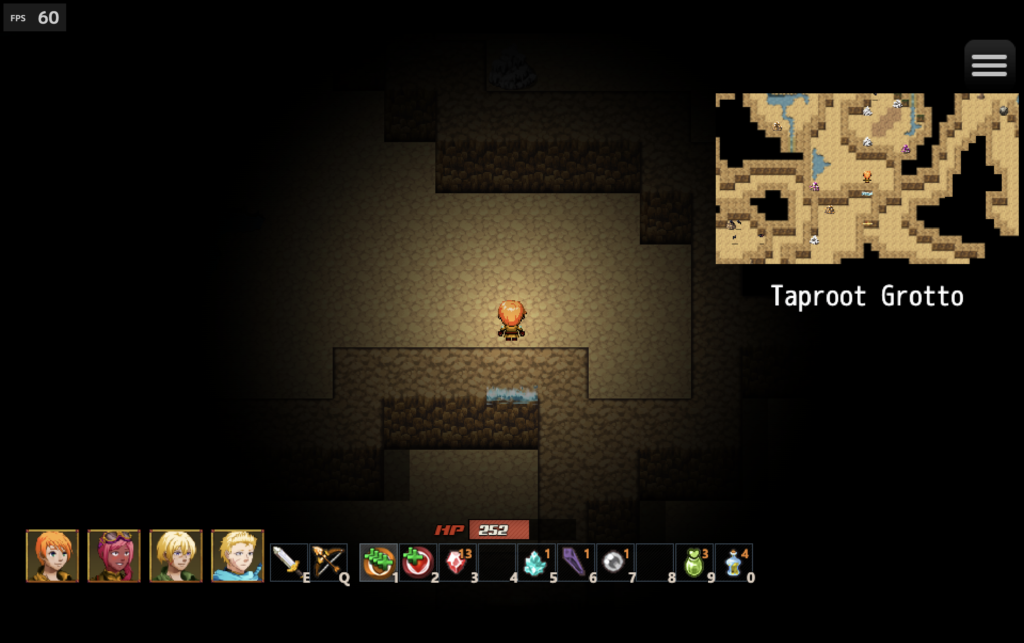Image resolution: width=1024 pixels, height=643 pixels.
Task: Pick the blonde boy in blue portrait
Action: click(238, 556)
